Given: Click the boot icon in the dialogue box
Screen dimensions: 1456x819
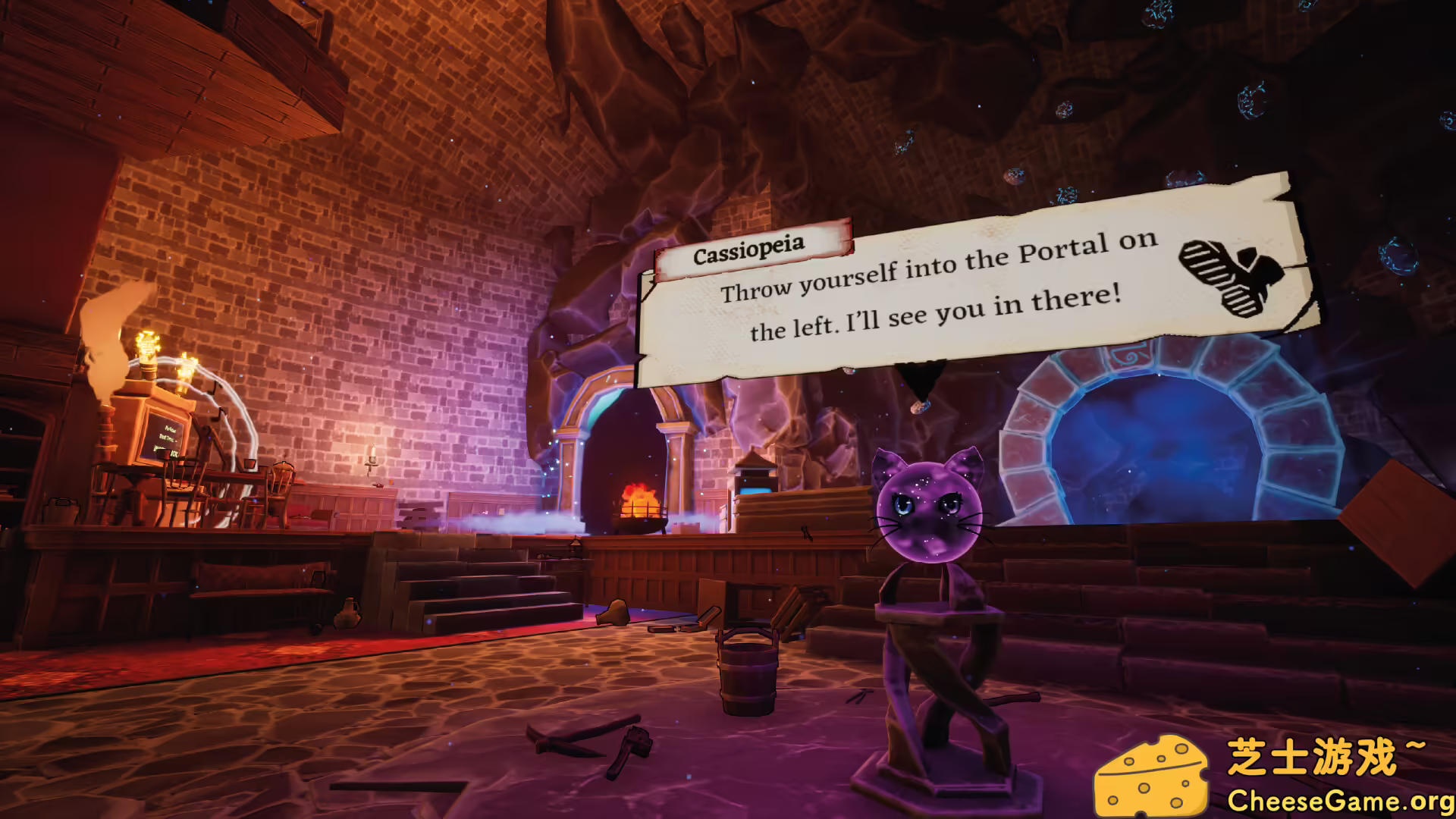Looking at the screenshot, I should [1230, 276].
